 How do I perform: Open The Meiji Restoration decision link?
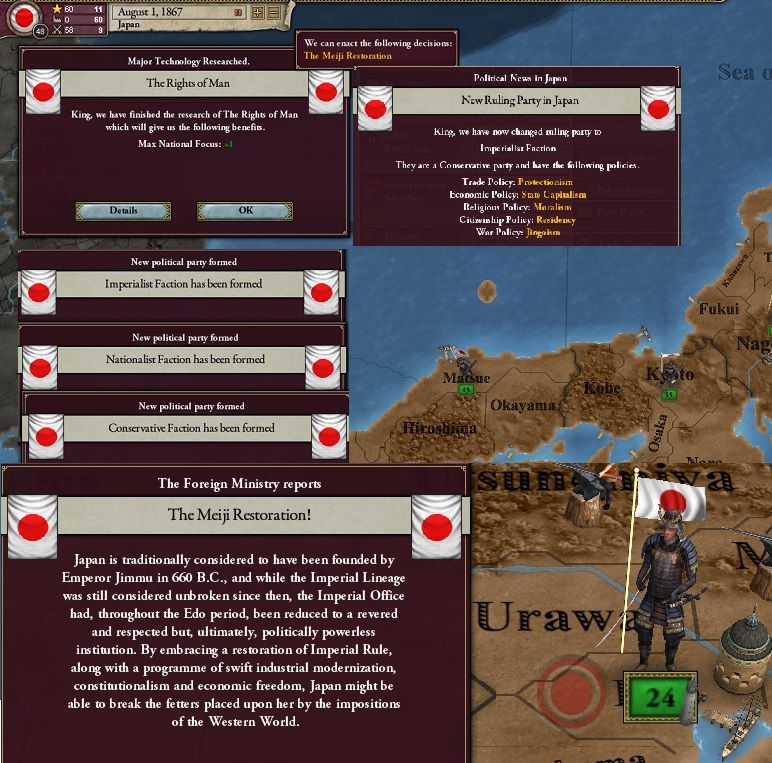click(348, 56)
